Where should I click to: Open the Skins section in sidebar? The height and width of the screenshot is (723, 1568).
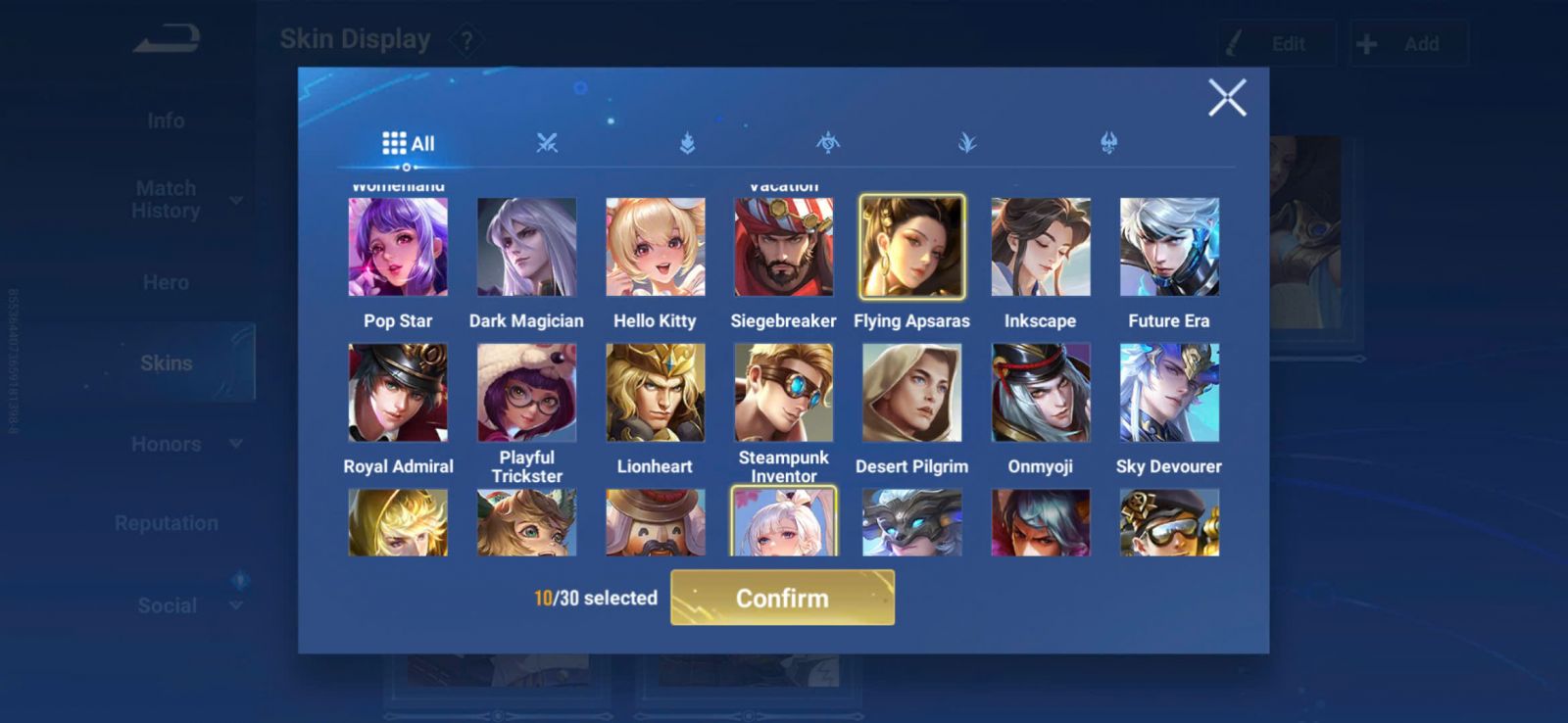pos(167,362)
